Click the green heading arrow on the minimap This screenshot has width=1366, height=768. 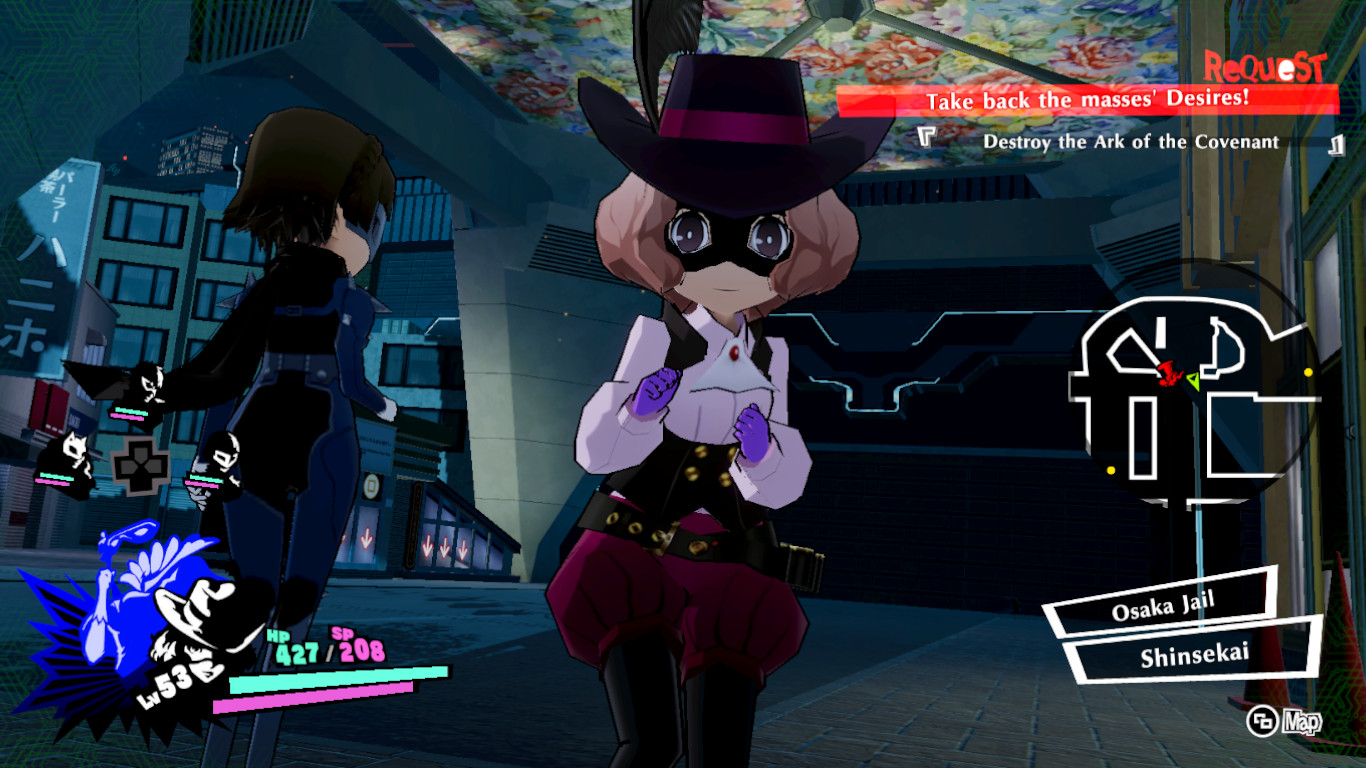tap(1194, 382)
